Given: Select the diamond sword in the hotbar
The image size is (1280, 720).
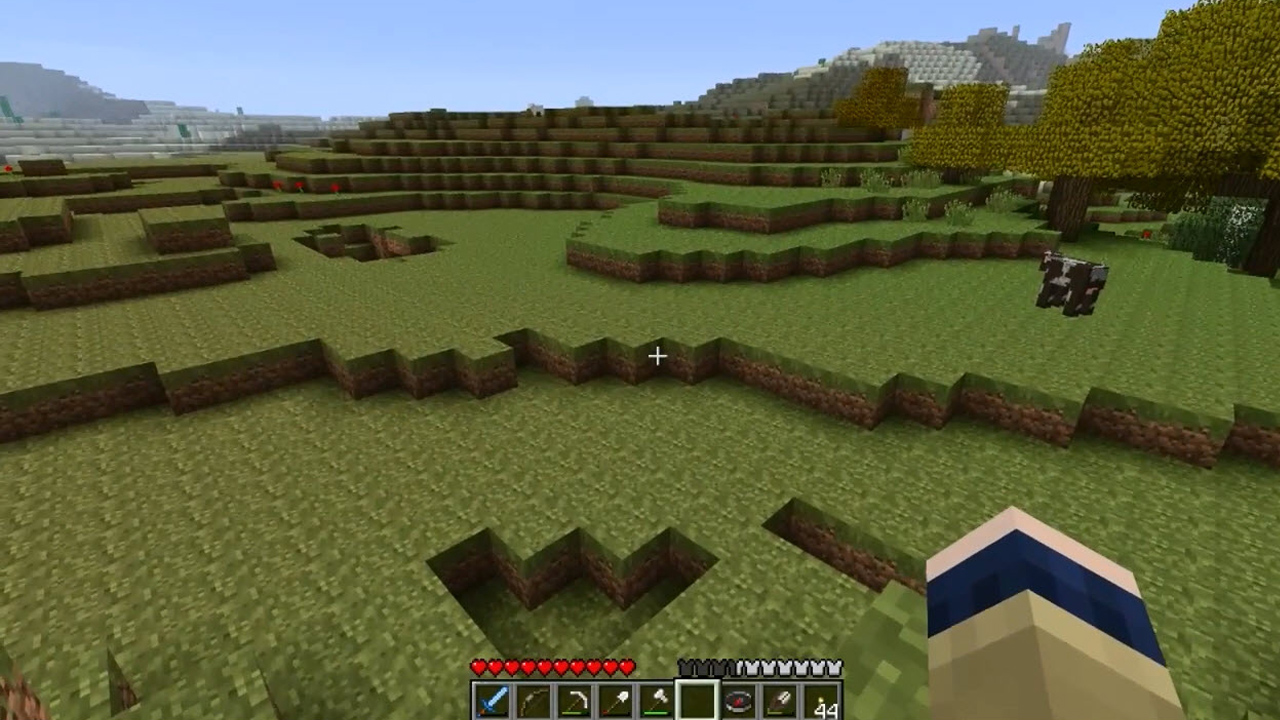Looking at the screenshot, I should point(495,700).
